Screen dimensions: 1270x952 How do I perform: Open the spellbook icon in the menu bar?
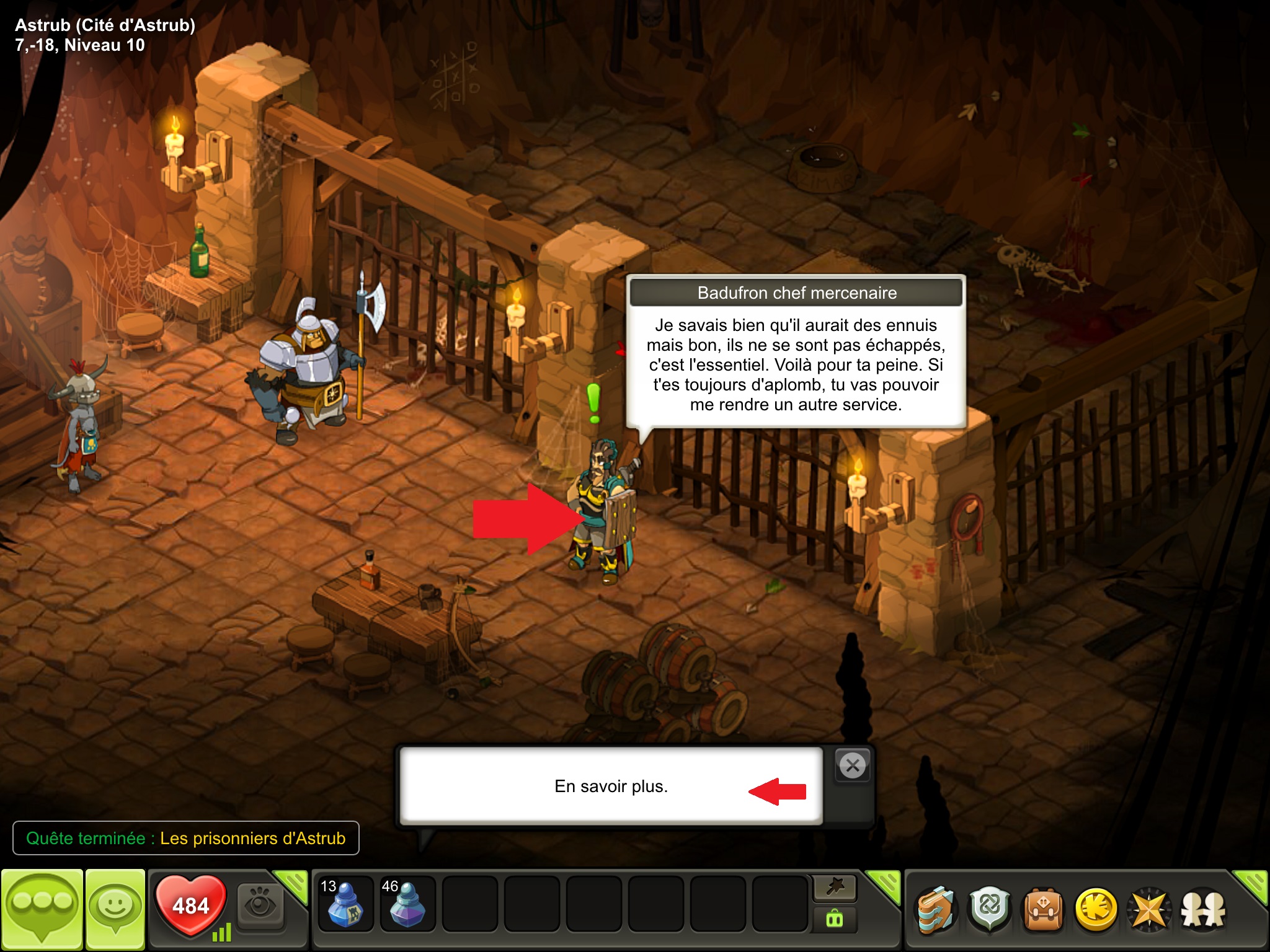click(936, 910)
